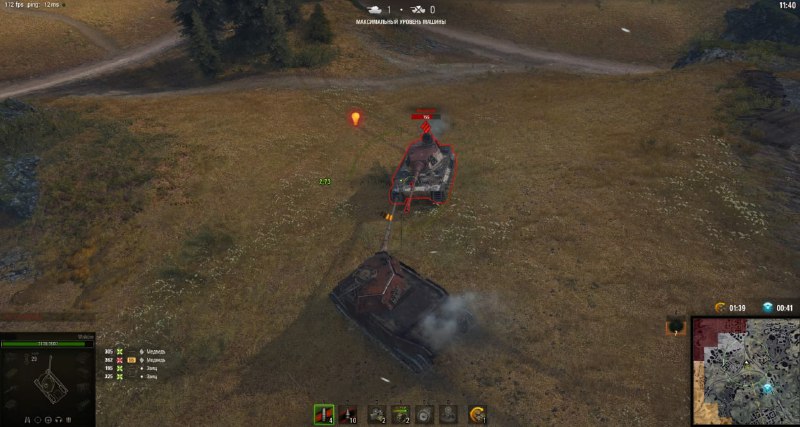The width and height of the screenshot is (800, 427).
Task: Switch to the shell type with 10 rounds
Action: (x=350, y=414)
